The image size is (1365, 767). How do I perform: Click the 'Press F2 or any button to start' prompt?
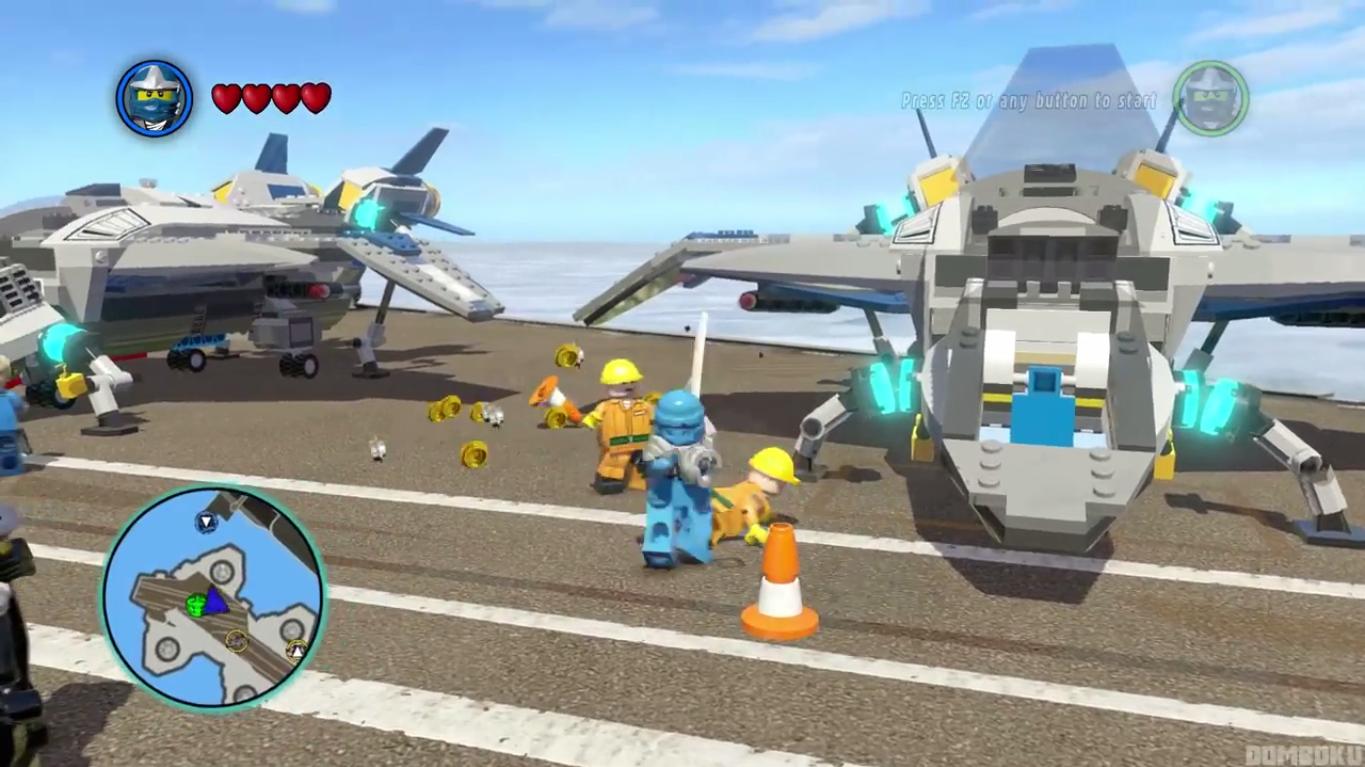click(1027, 101)
